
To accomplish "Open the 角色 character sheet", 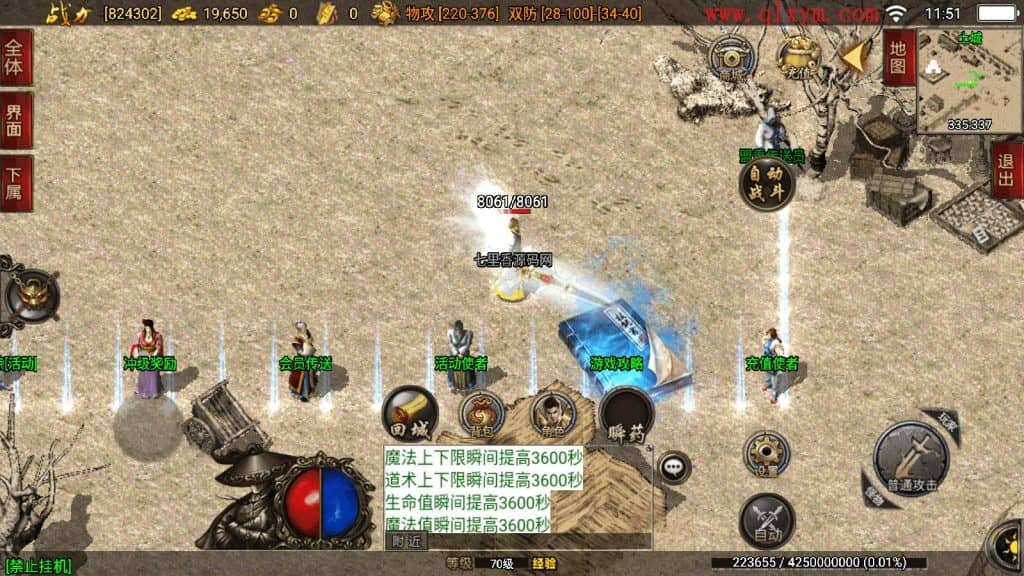I will (x=552, y=413).
